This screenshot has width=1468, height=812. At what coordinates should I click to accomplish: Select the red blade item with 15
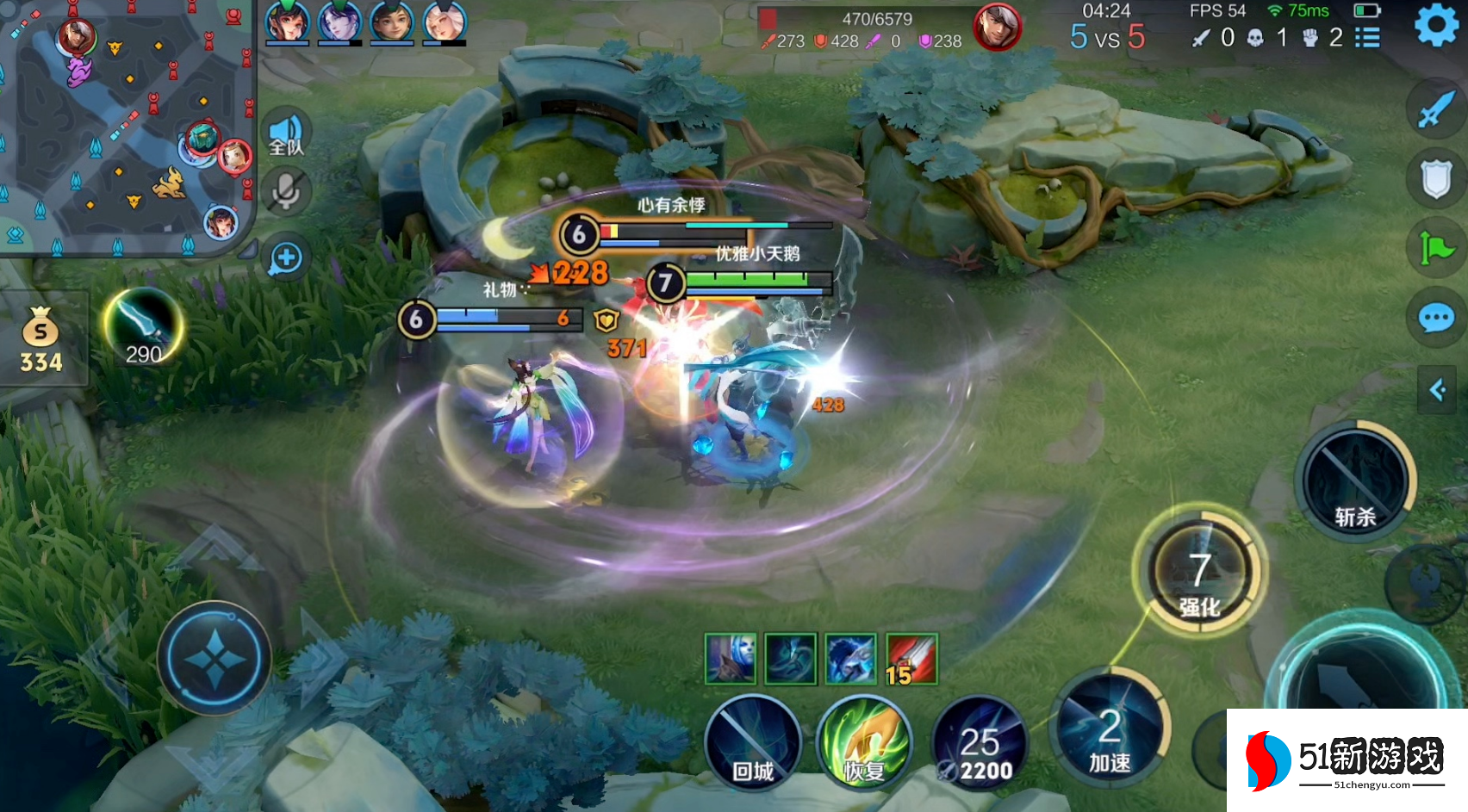(x=911, y=660)
